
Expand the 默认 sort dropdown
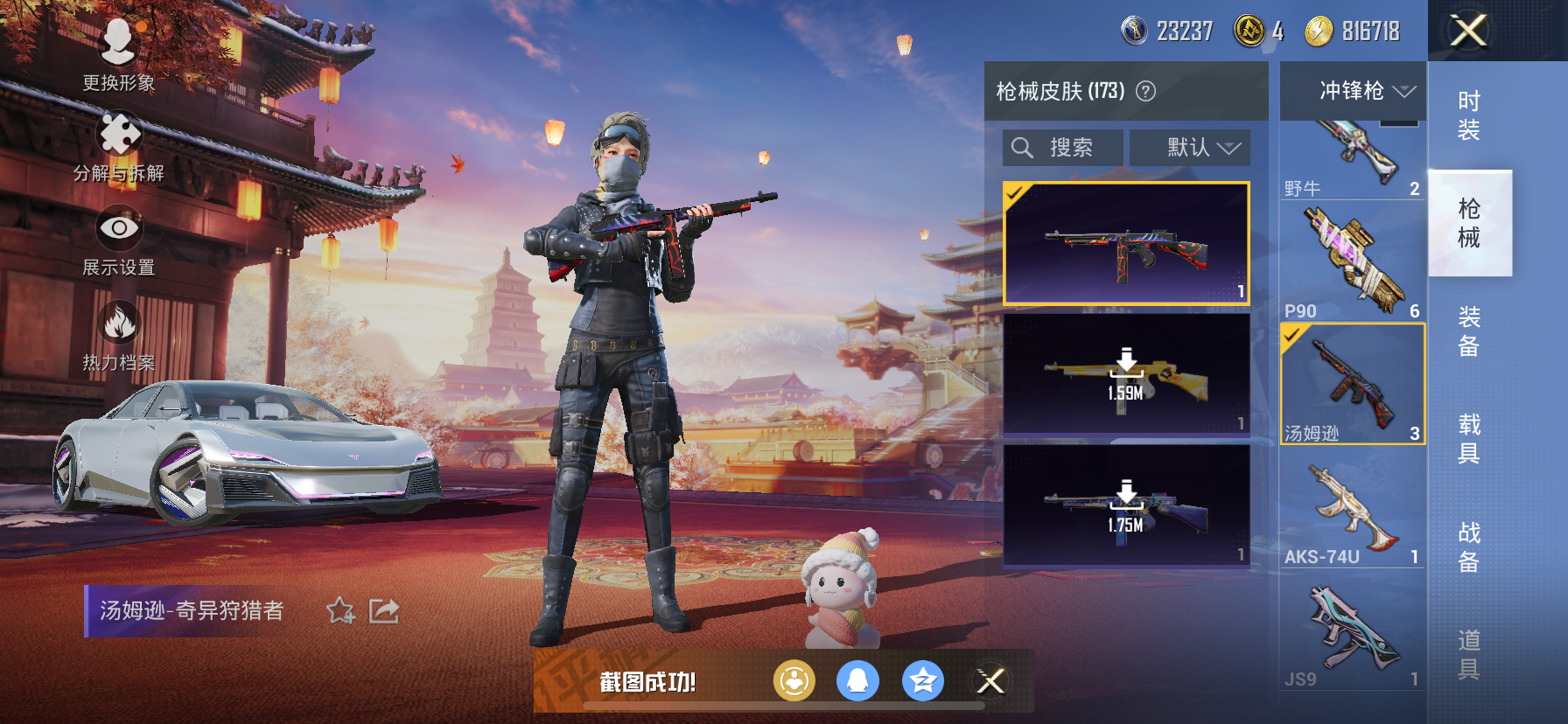(x=1190, y=148)
